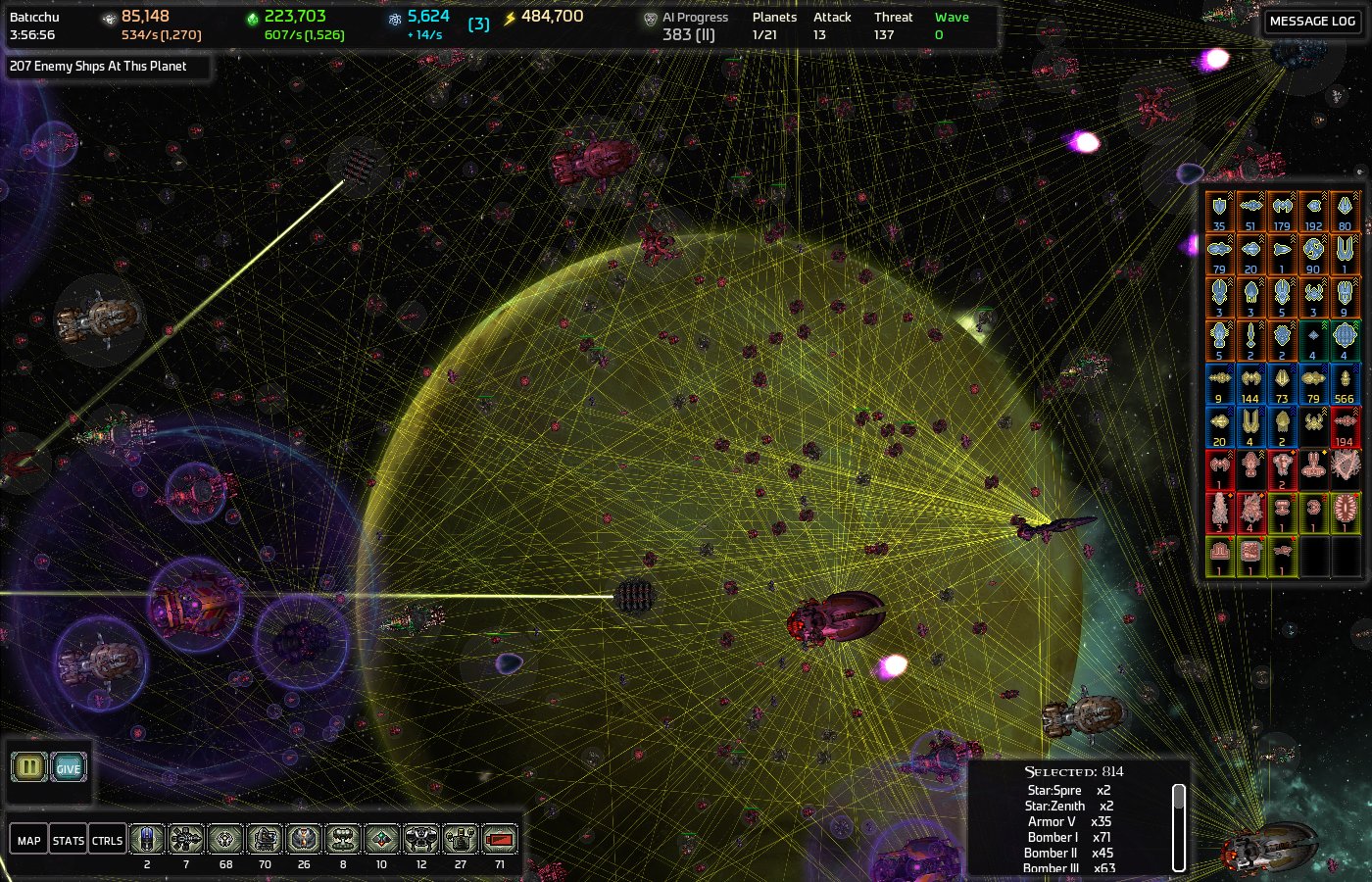The height and width of the screenshot is (882, 1372).
Task: Pause the game with the pause button
Action: (29, 767)
